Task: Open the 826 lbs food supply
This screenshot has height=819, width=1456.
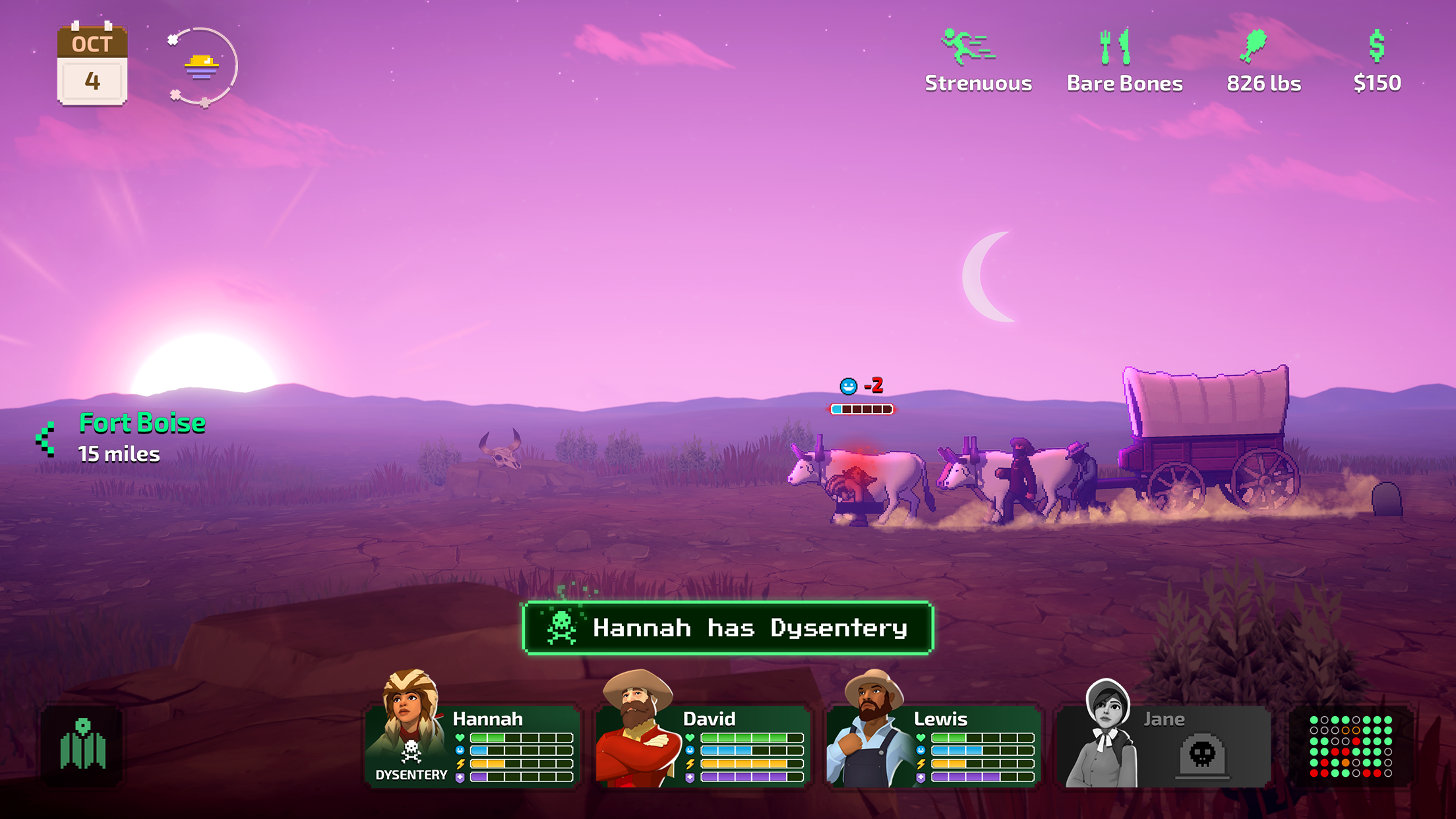Action: (x=1263, y=61)
